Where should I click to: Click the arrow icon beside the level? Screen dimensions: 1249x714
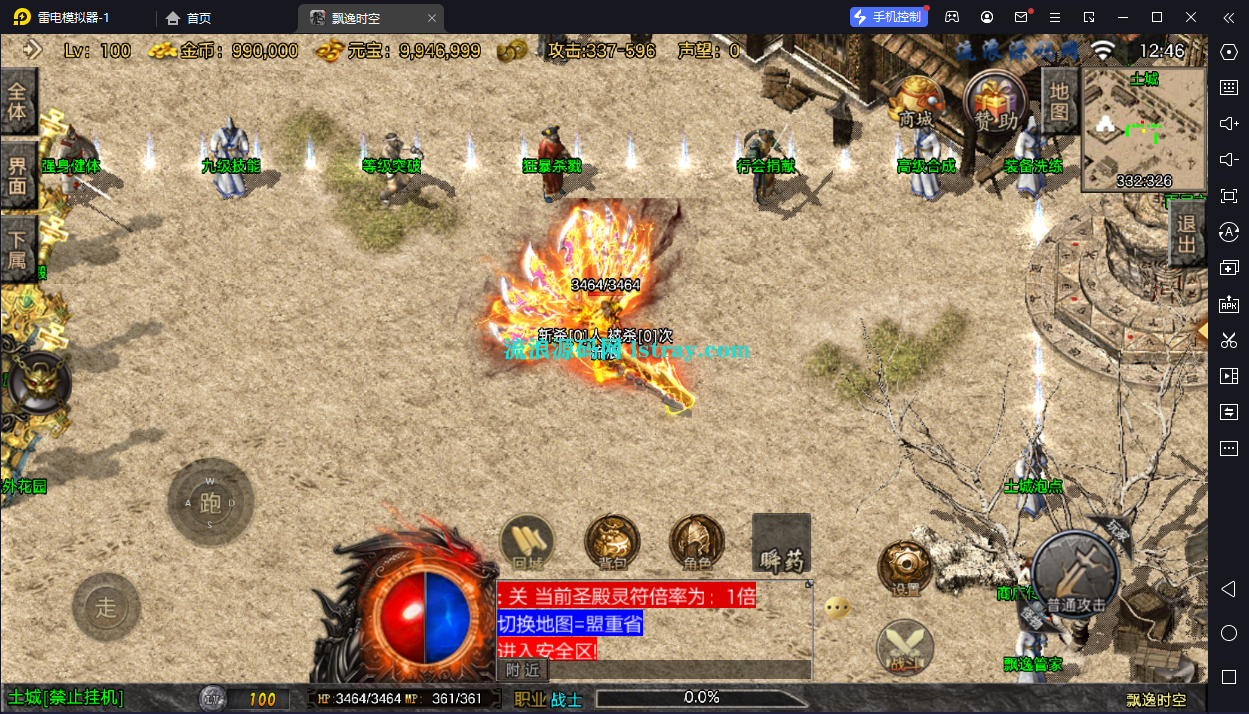tap(33, 49)
